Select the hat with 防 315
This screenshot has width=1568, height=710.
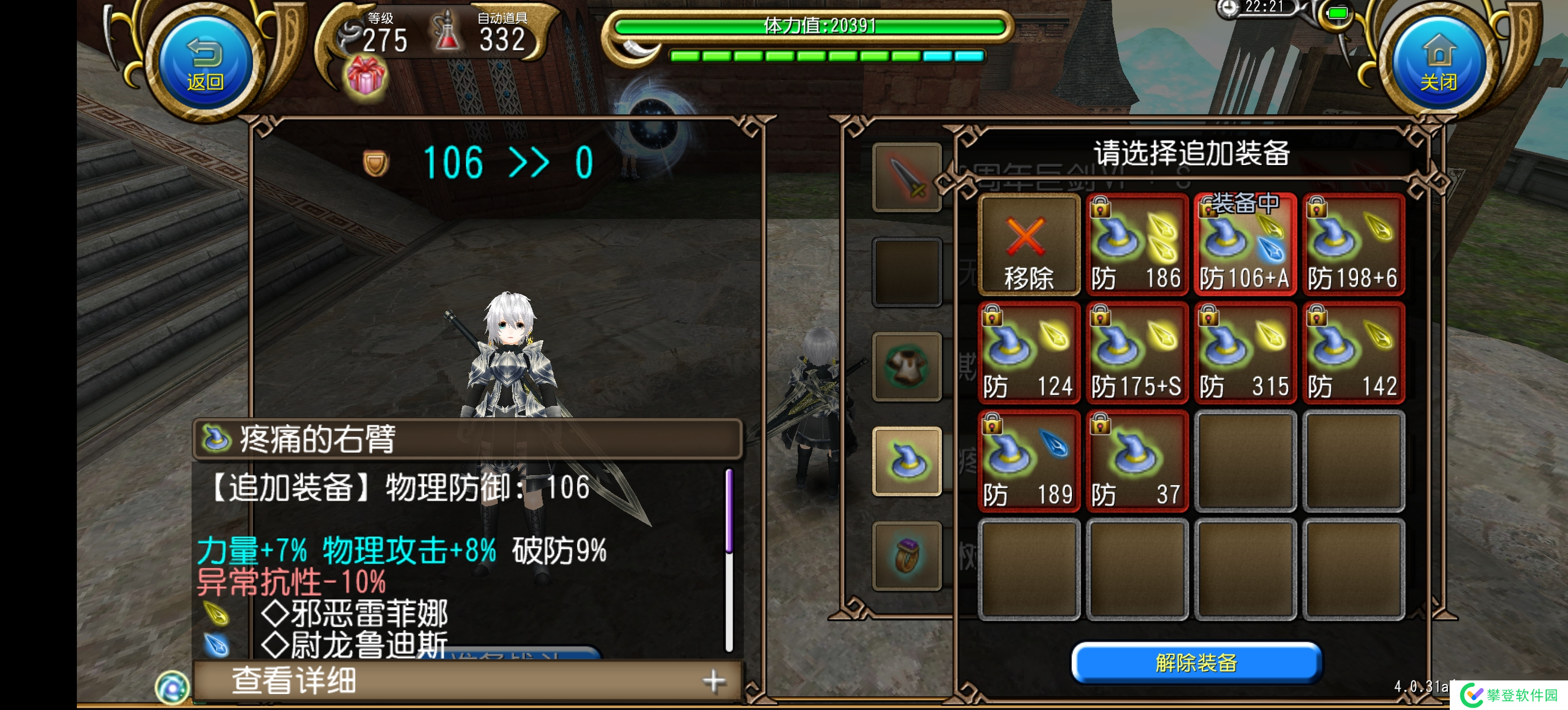tap(1244, 353)
